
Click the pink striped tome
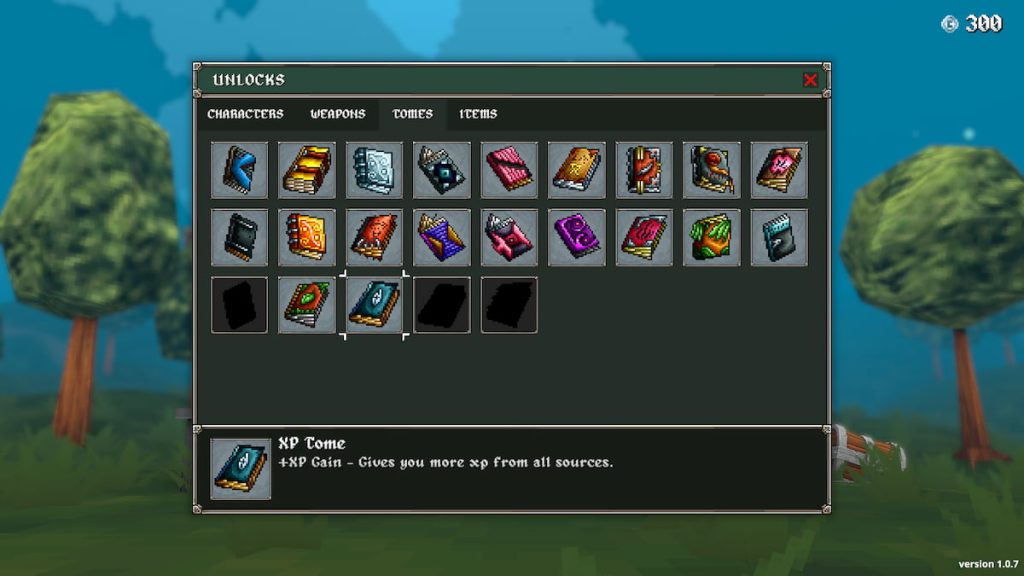click(510, 170)
